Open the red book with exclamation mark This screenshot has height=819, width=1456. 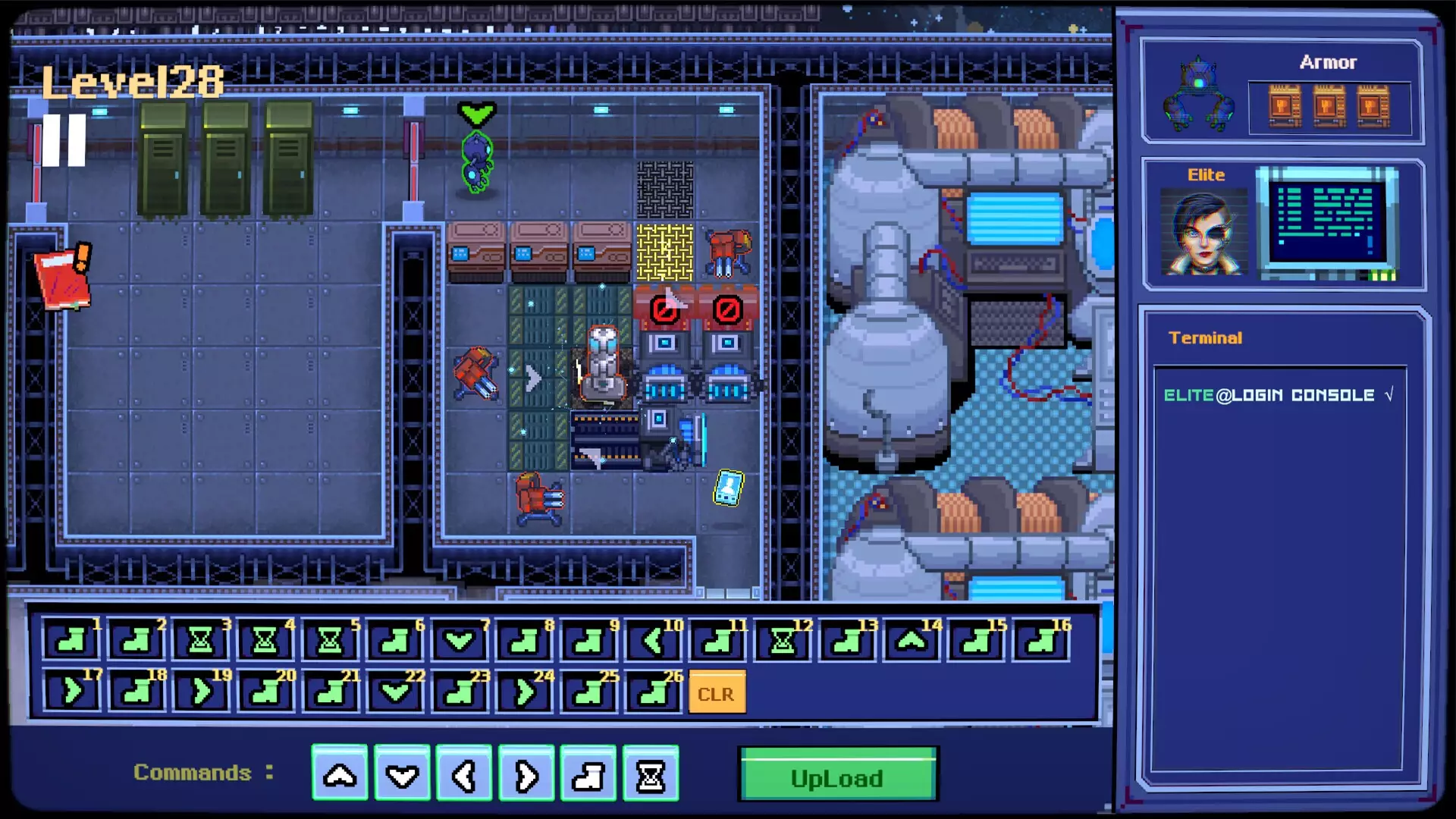point(63,278)
